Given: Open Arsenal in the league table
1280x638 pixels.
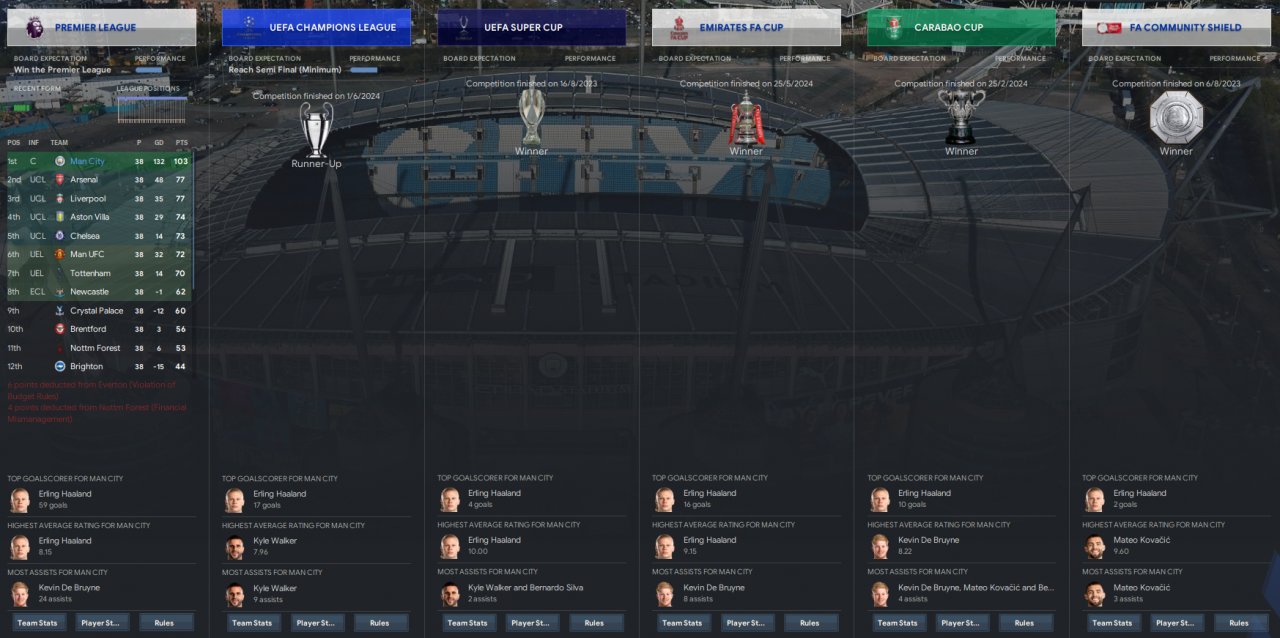Looking at the screenshot, I should [x=84, y=180].
